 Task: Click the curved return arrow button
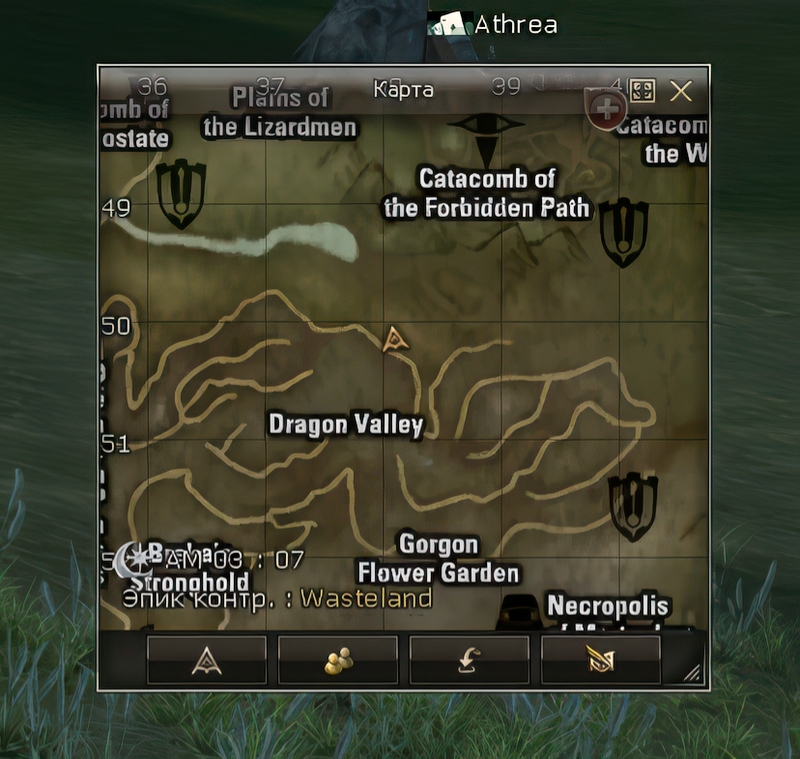coord(469,660)
